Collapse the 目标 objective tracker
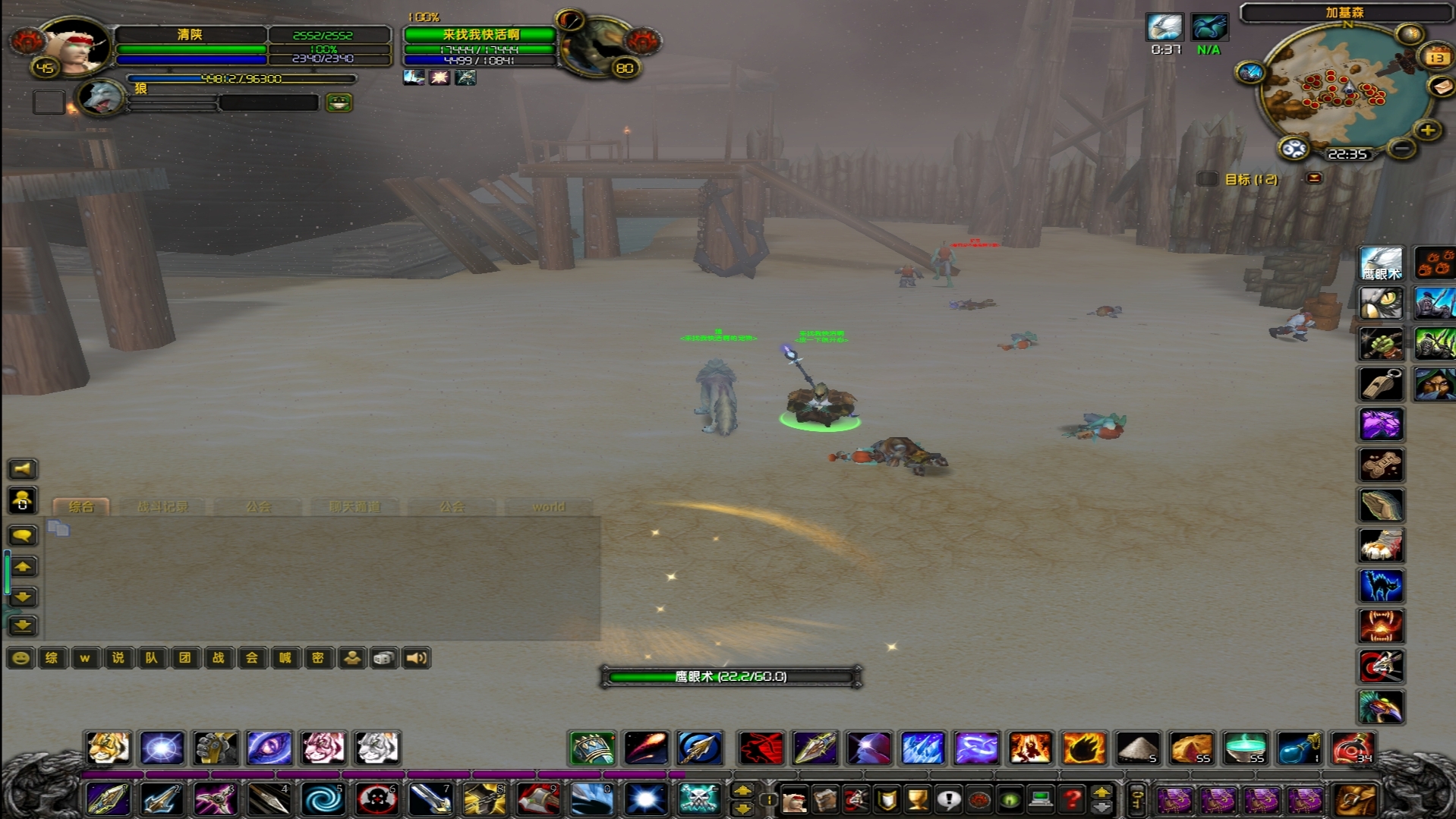This screenshot has height=819, width=1456. [x=1314, y=178]
